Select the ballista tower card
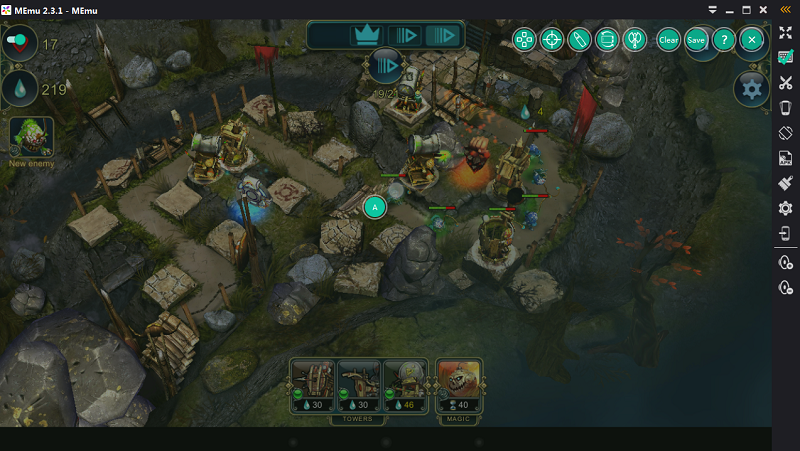The image size is (800, 451). coord(313,385)
